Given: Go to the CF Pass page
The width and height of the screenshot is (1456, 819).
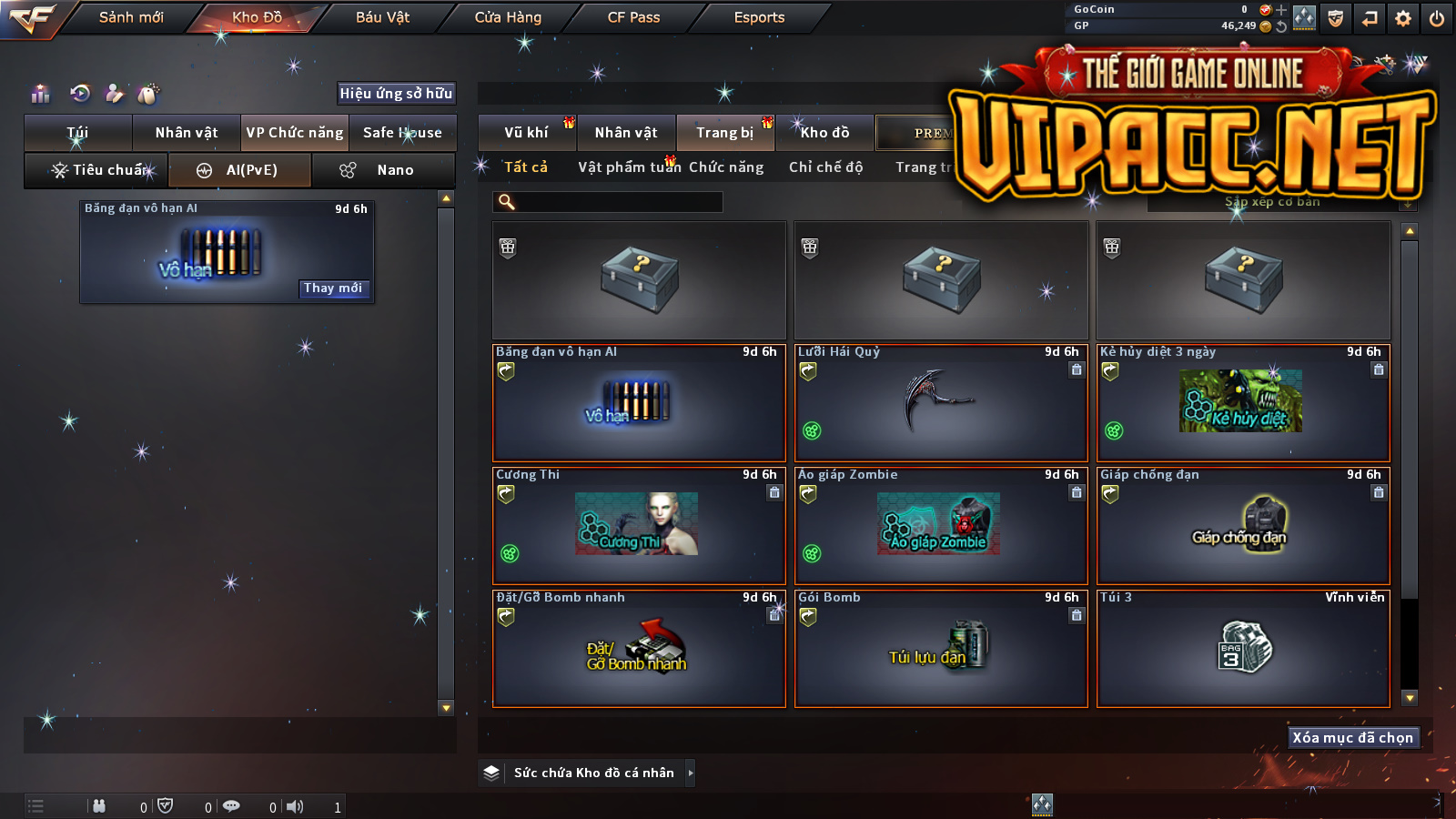Looking at the screenshot, I should point(633,17).
